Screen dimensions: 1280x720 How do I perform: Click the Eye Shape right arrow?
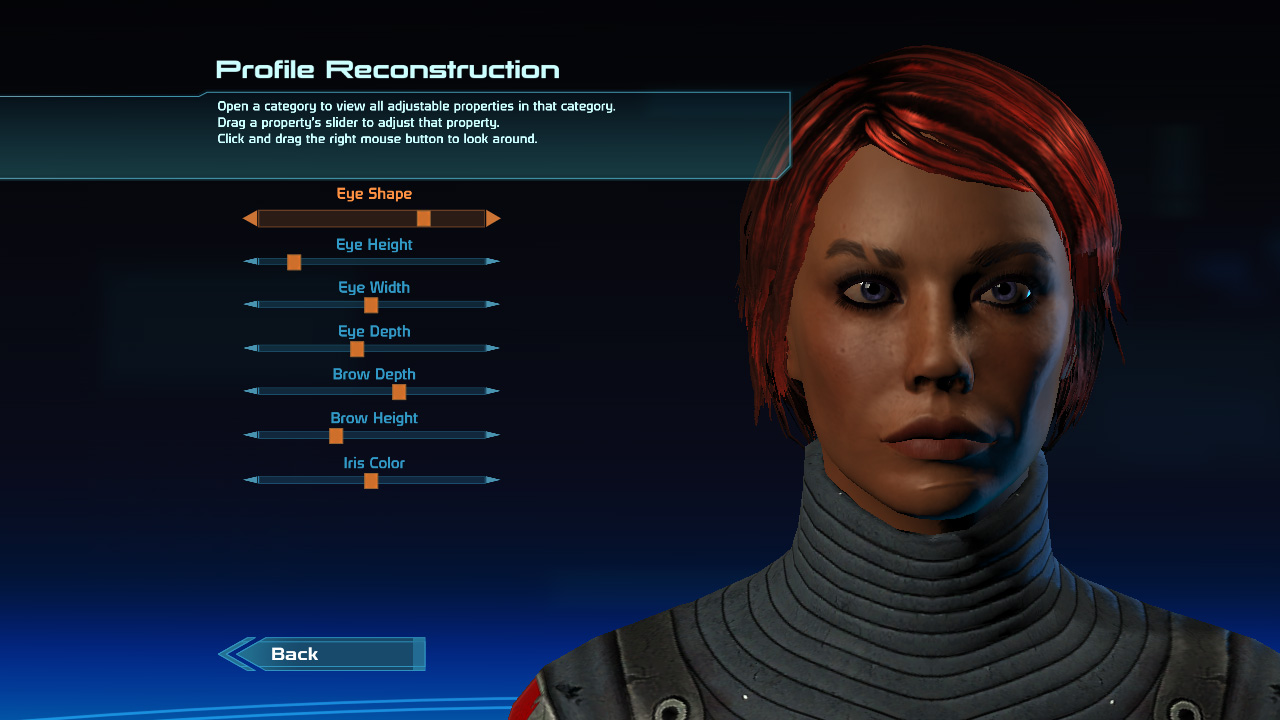pos(493,218)
